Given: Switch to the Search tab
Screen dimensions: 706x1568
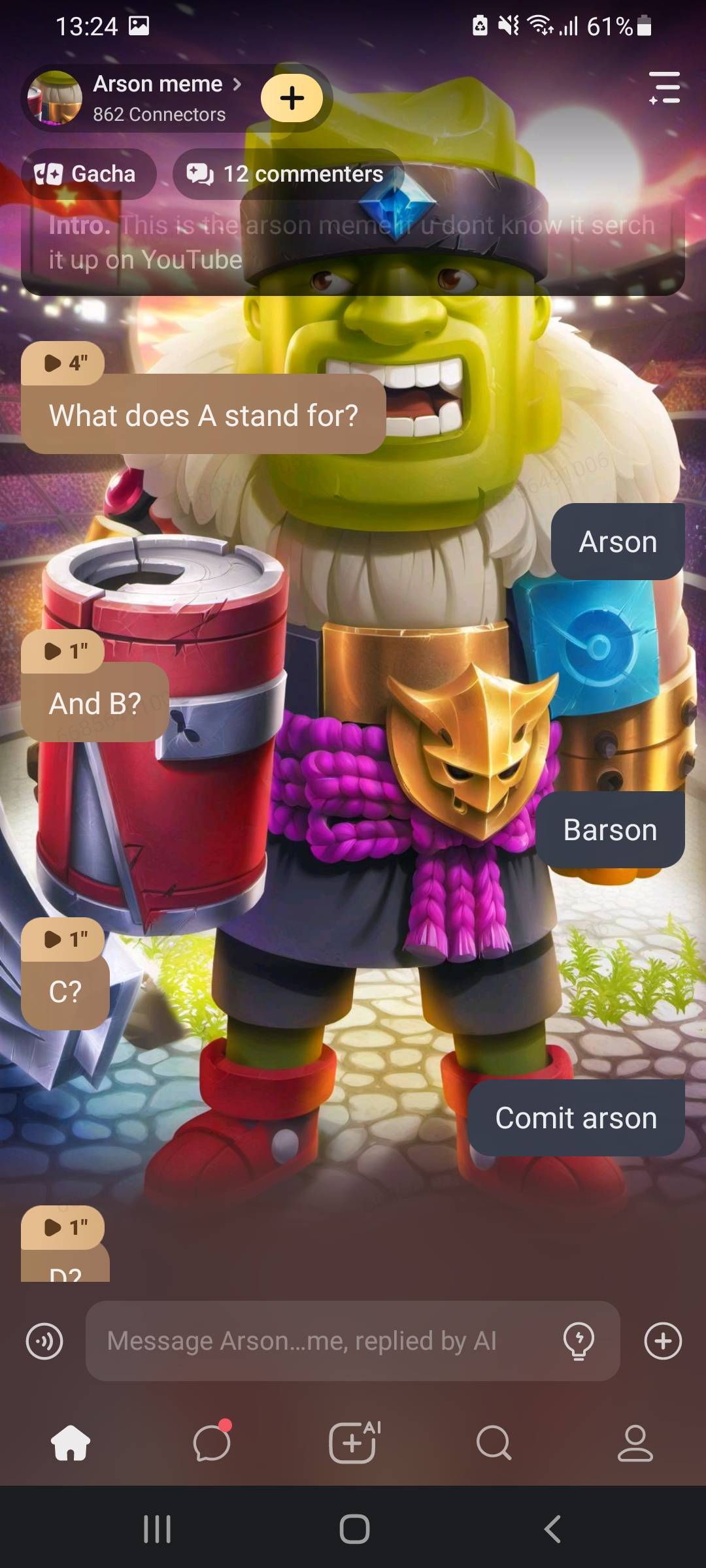Looking at the screenshot, I should coord(494,1442).
